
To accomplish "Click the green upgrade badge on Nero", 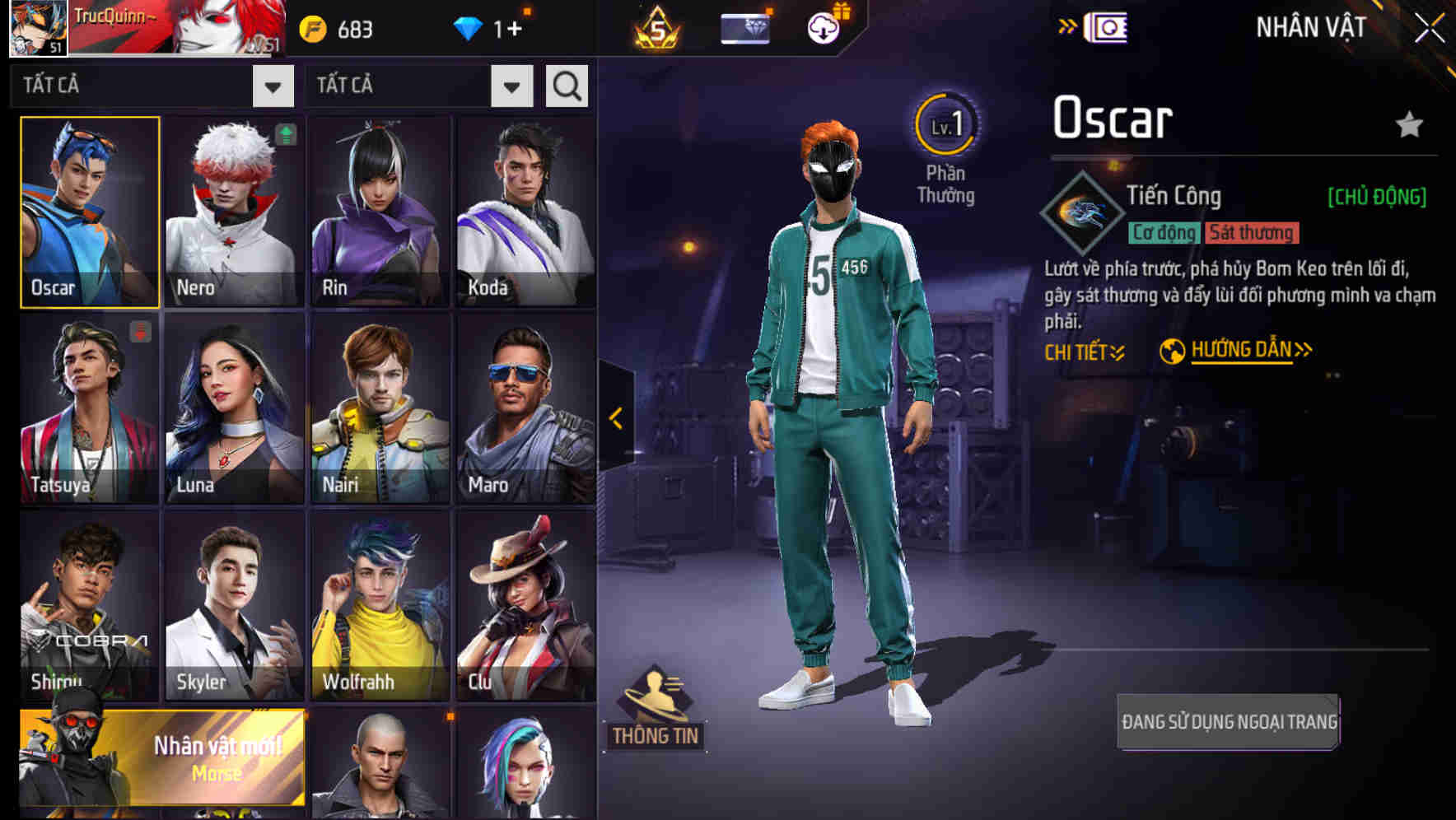I will pyautogui.click(x=284, y=134).
